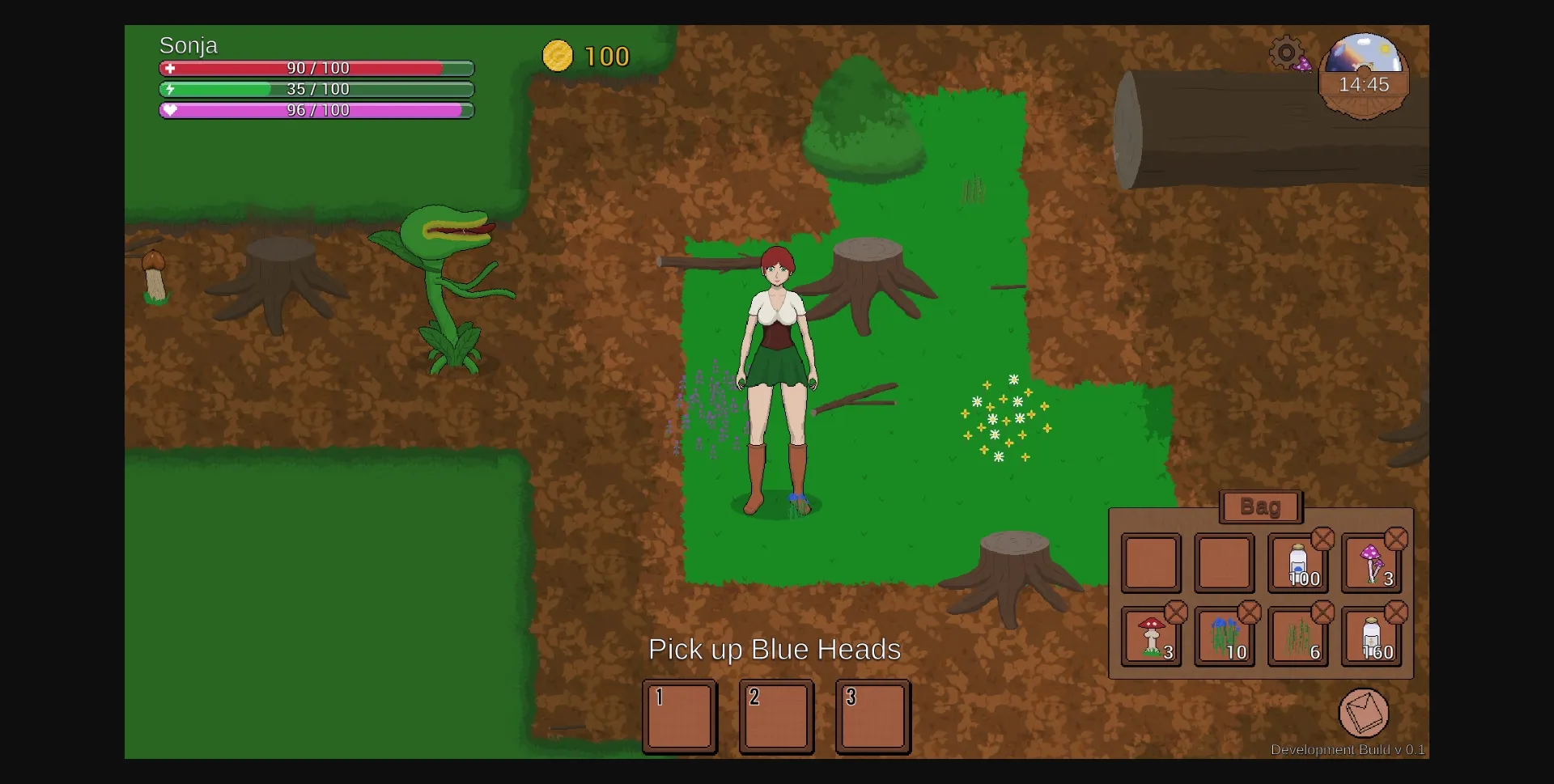The width and height of the screenshot is (1554, 784).
Task: Click the Bag panel title
Action: click(x=1260, y=507)
